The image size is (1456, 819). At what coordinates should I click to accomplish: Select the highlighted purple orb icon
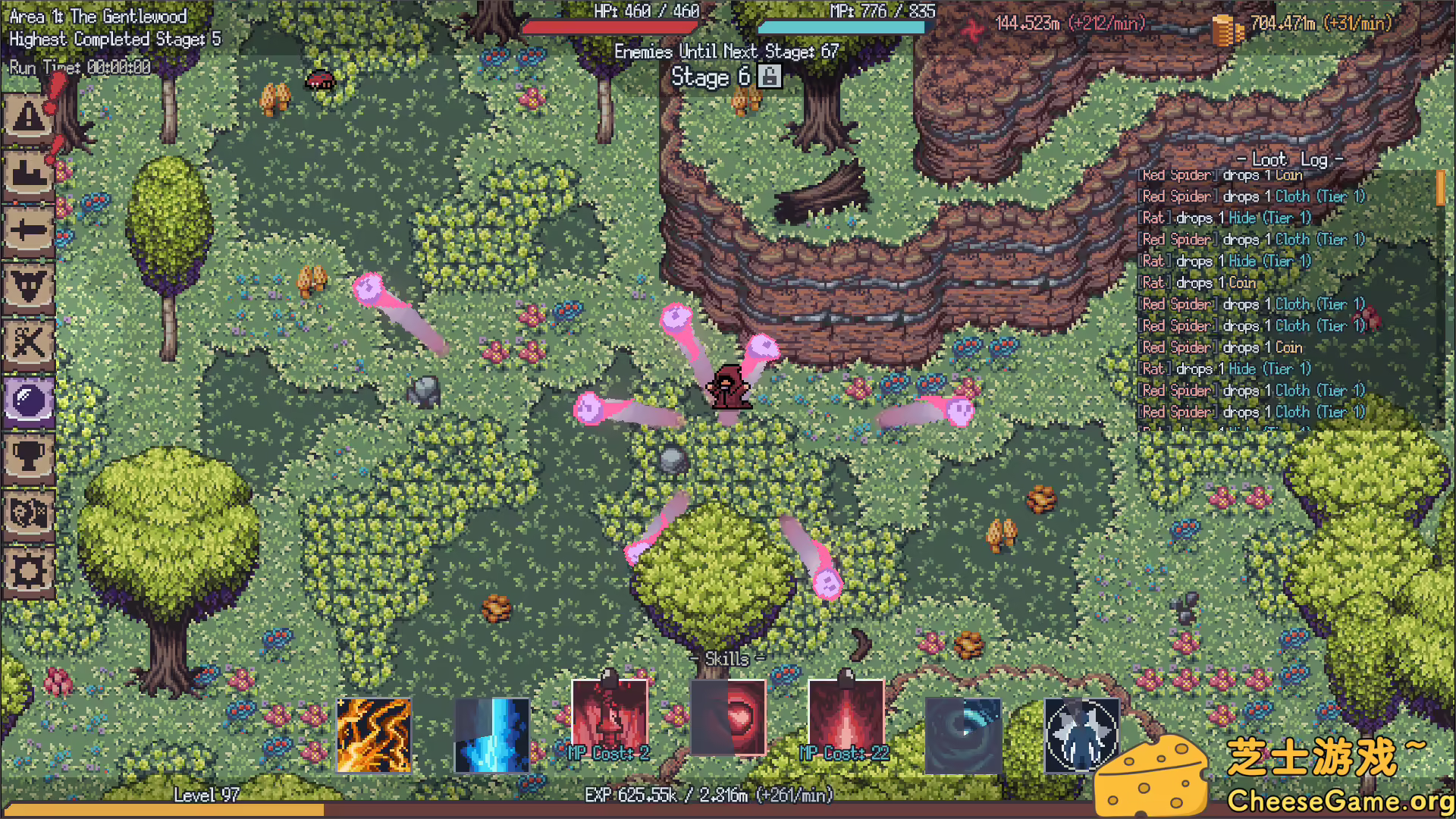click(x=29, y=402)
